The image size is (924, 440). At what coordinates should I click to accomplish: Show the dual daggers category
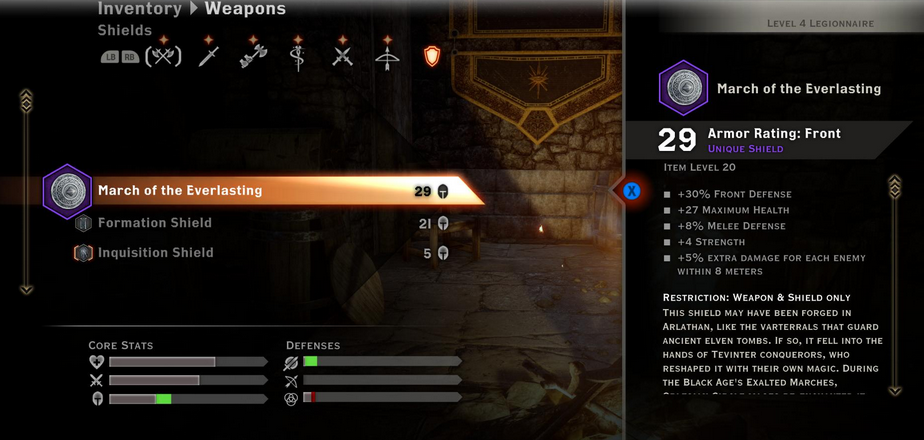point(343,56)
